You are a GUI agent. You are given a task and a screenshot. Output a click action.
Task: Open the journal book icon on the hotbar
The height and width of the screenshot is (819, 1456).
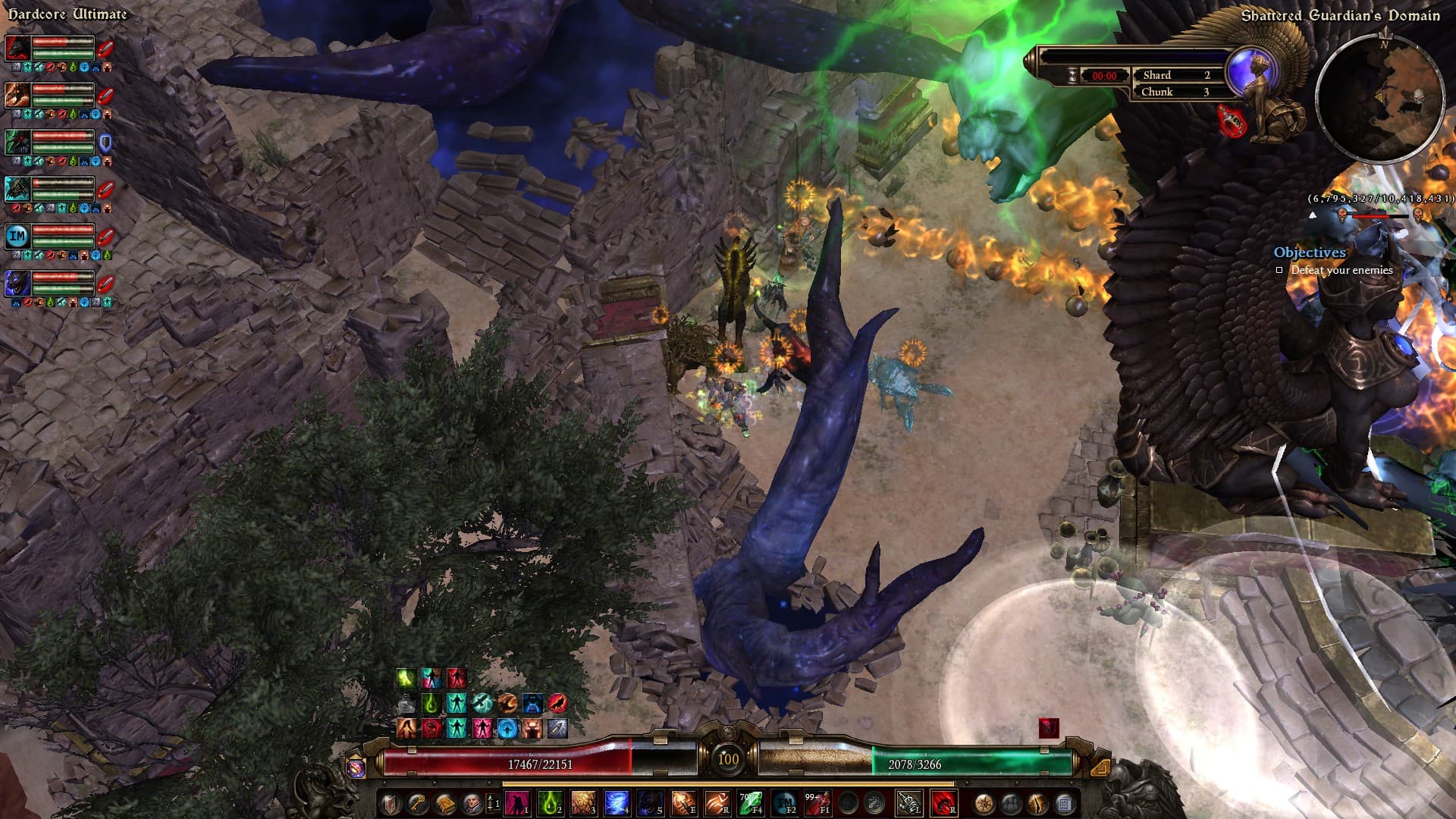[444, 803]
